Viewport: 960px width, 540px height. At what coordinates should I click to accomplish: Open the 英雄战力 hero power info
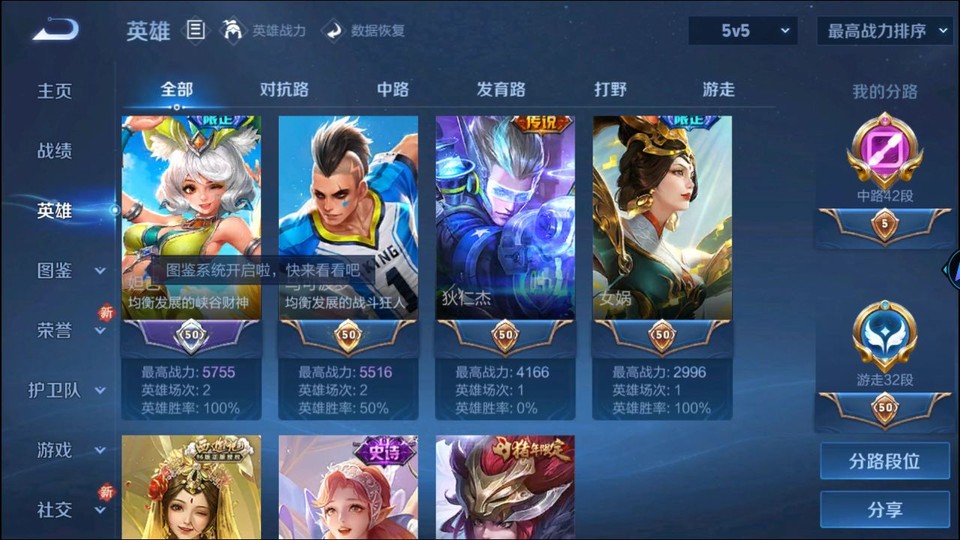click(264, 31)
